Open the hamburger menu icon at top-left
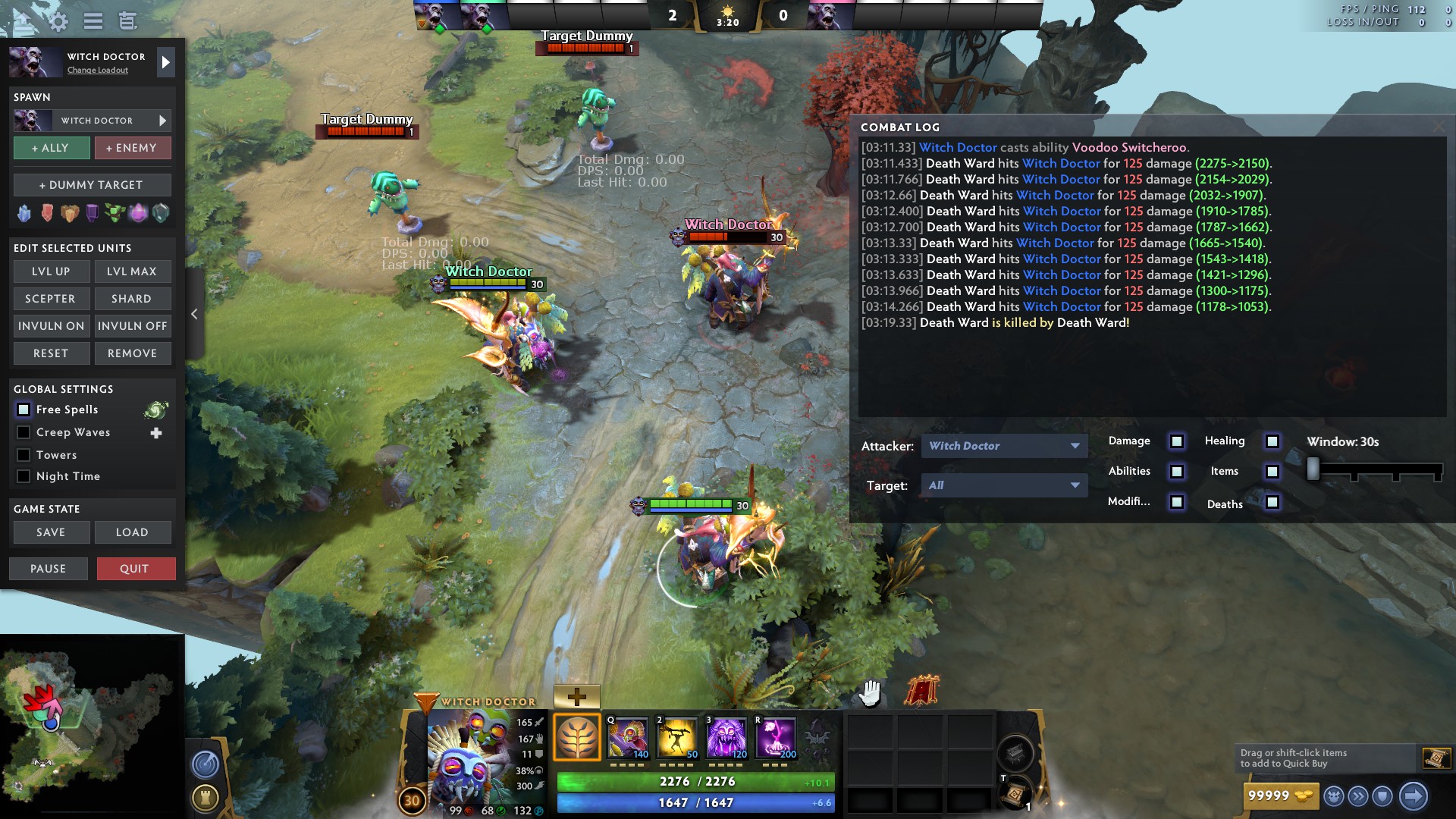 (93, 22)
